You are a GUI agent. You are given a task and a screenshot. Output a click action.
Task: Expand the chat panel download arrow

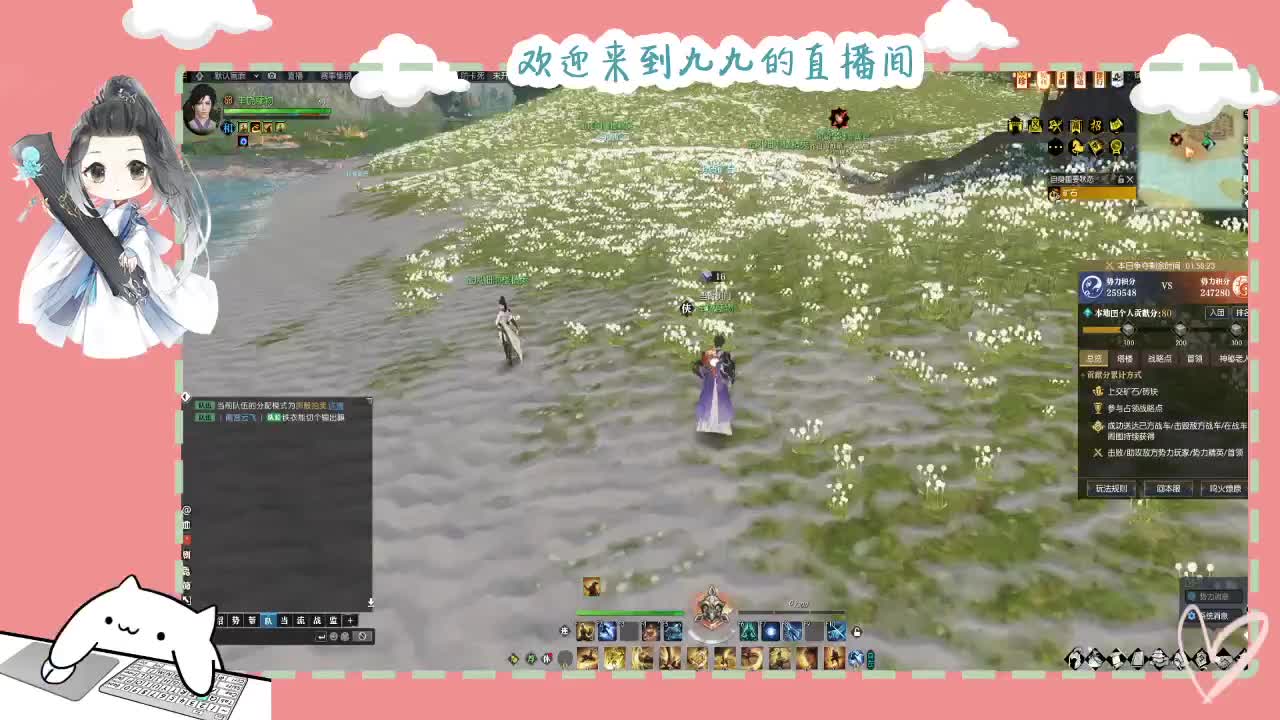pyautogui.click(x=370, y=602)
